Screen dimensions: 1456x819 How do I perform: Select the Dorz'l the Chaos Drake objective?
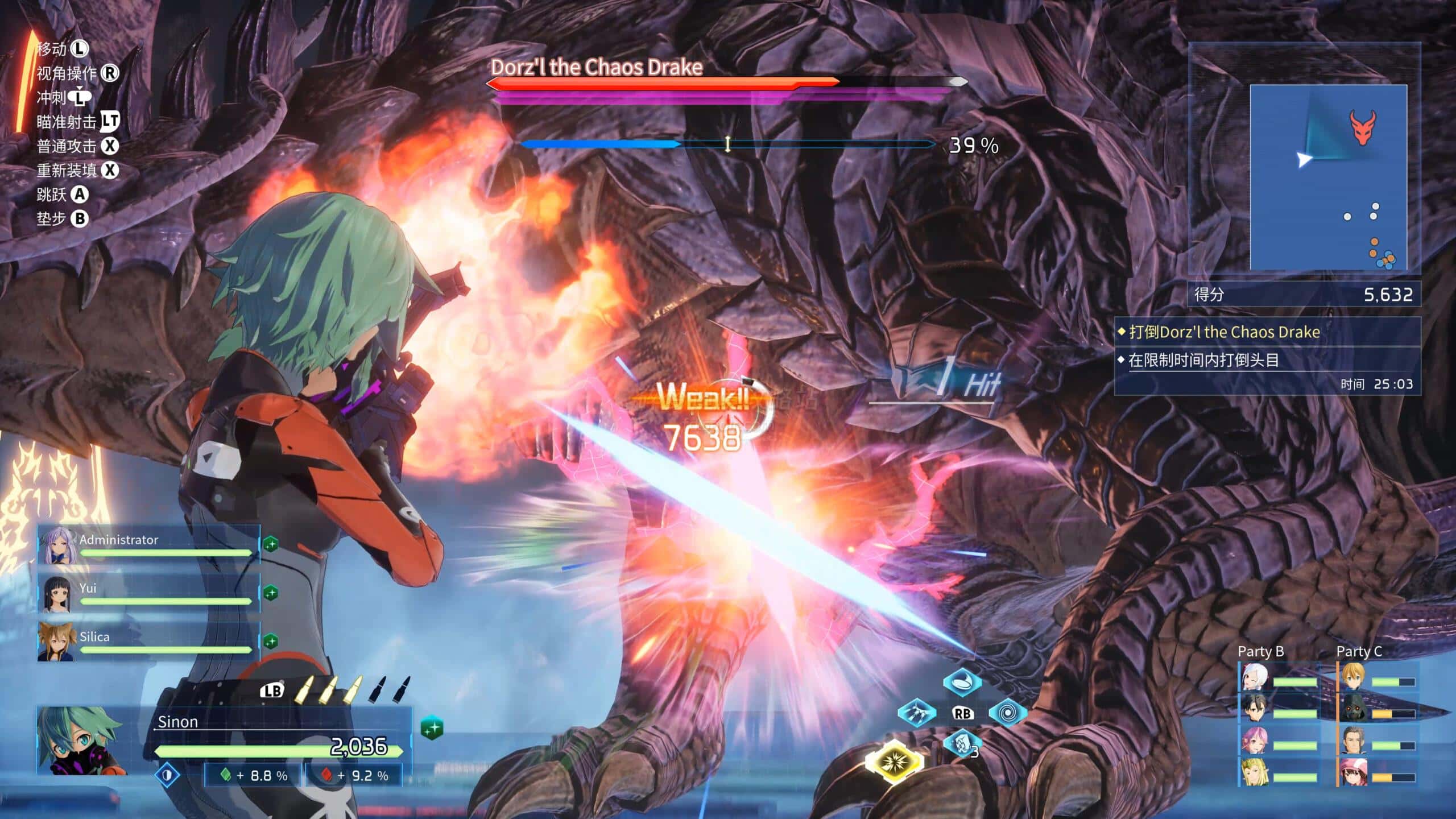pyautogui.click(x=1224, y=332)
